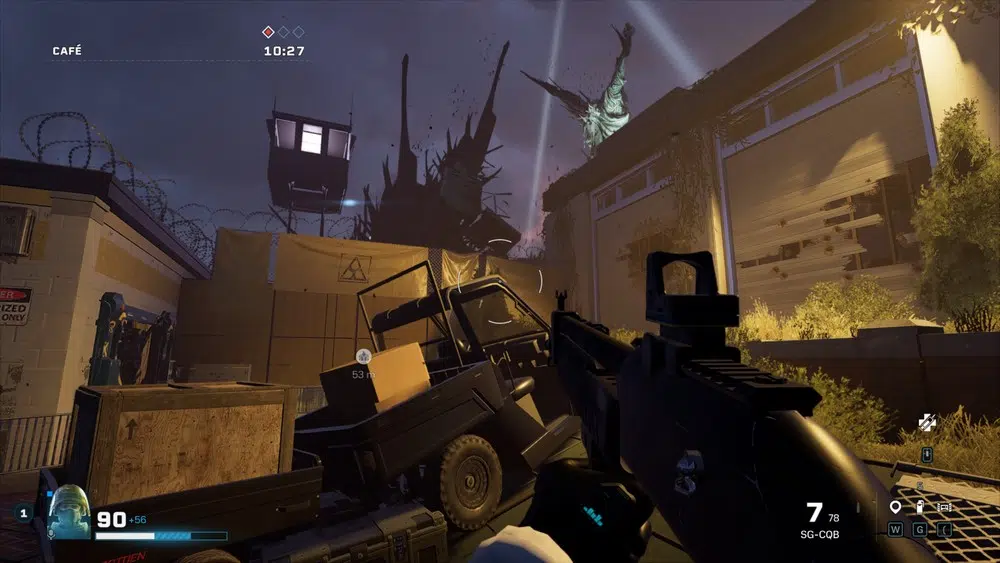Click the red active objective diamond
Screen dimensions: 1000x563
point(268,32)
